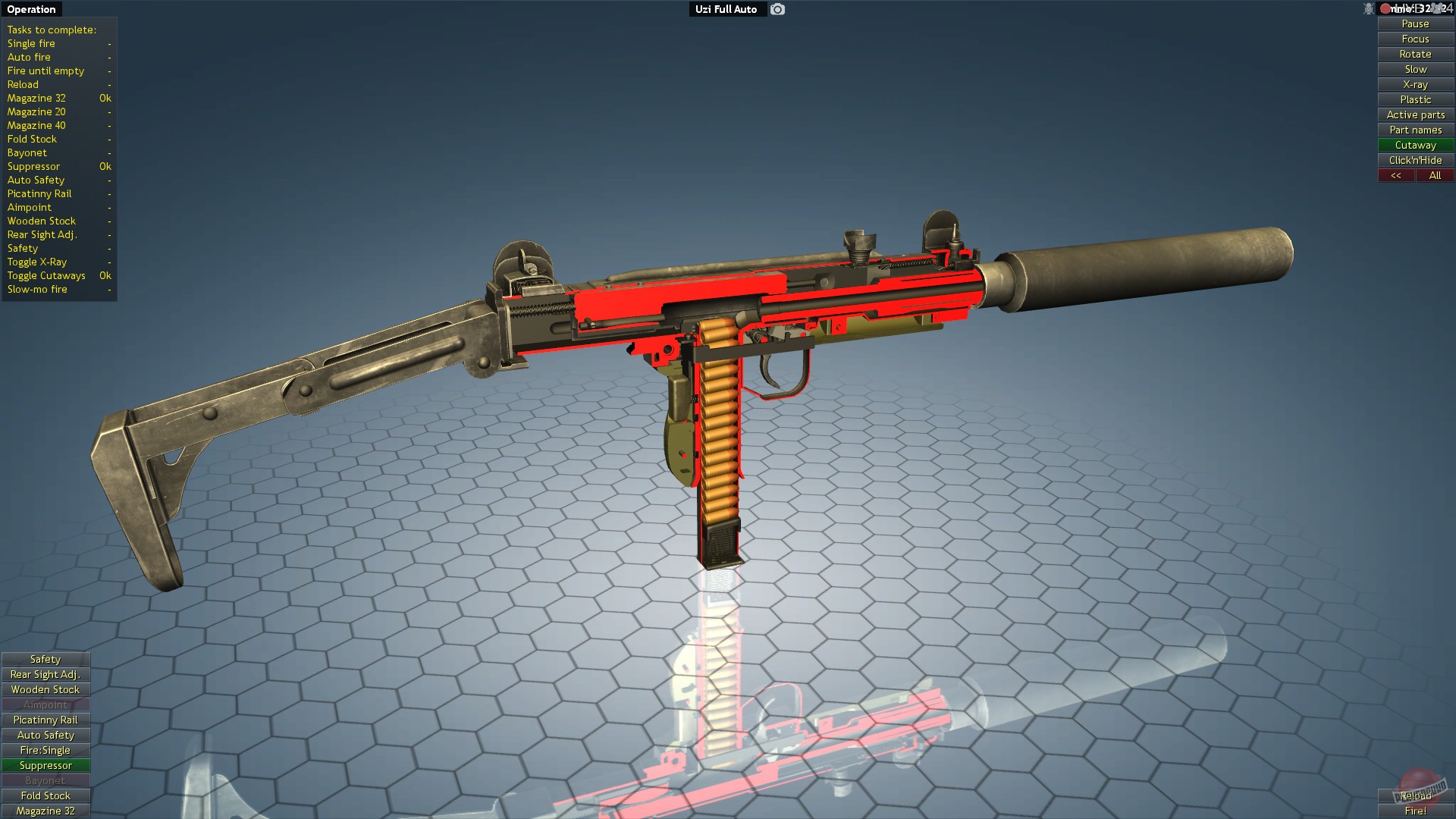
Task: Click the camera screenshot icon
Action: (x=776, y=9)
